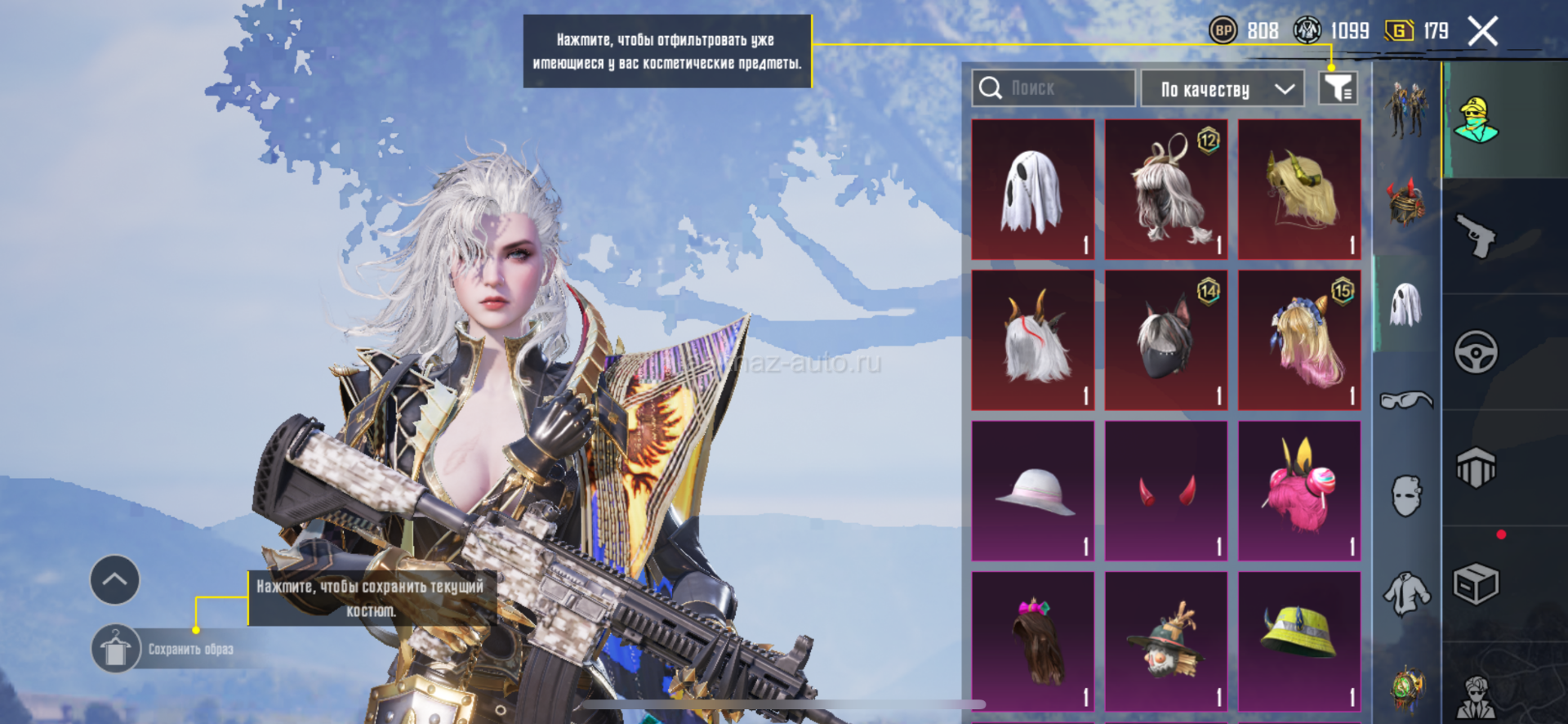Select the white sun hat item
This screenshot has height=724, width=1568.
click(x=1033, y=491)
